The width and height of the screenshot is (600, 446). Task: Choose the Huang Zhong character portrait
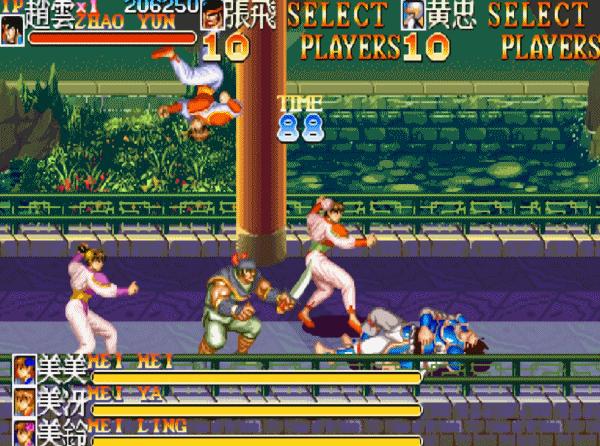coord(414,16)
